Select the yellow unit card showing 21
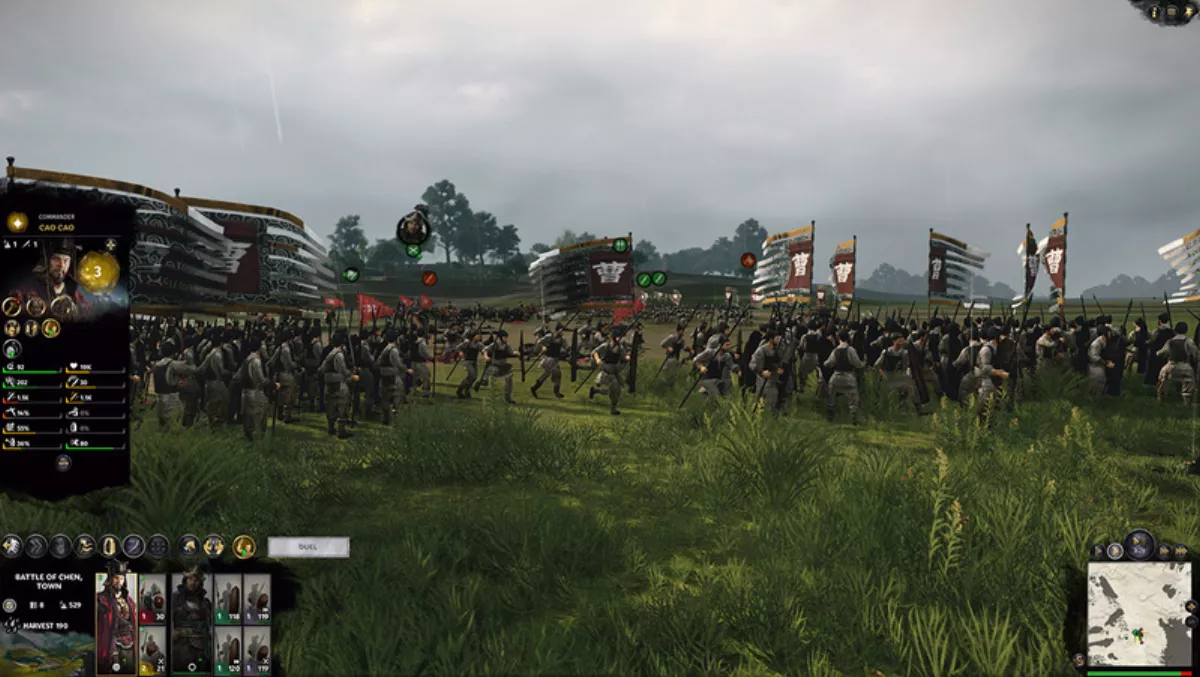1200x677 pixels. pyautogui.click(x=152, y=649)
